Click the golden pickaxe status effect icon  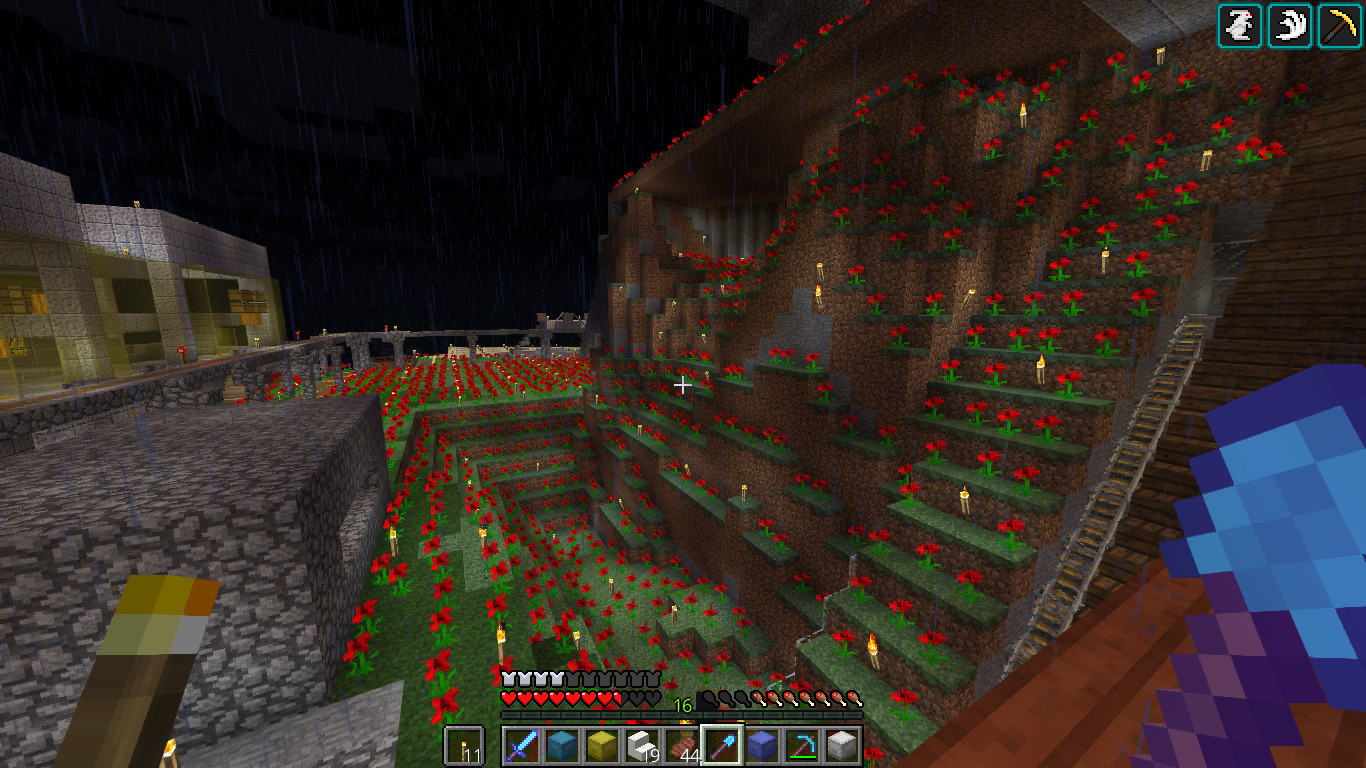(1340, 26)
